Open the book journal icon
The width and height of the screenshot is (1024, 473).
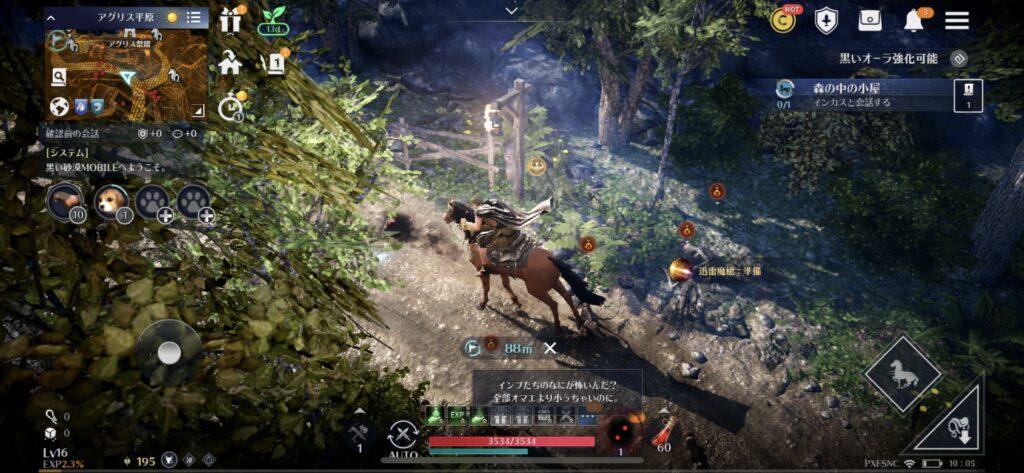pyautogui.click(x=273, y=63)
